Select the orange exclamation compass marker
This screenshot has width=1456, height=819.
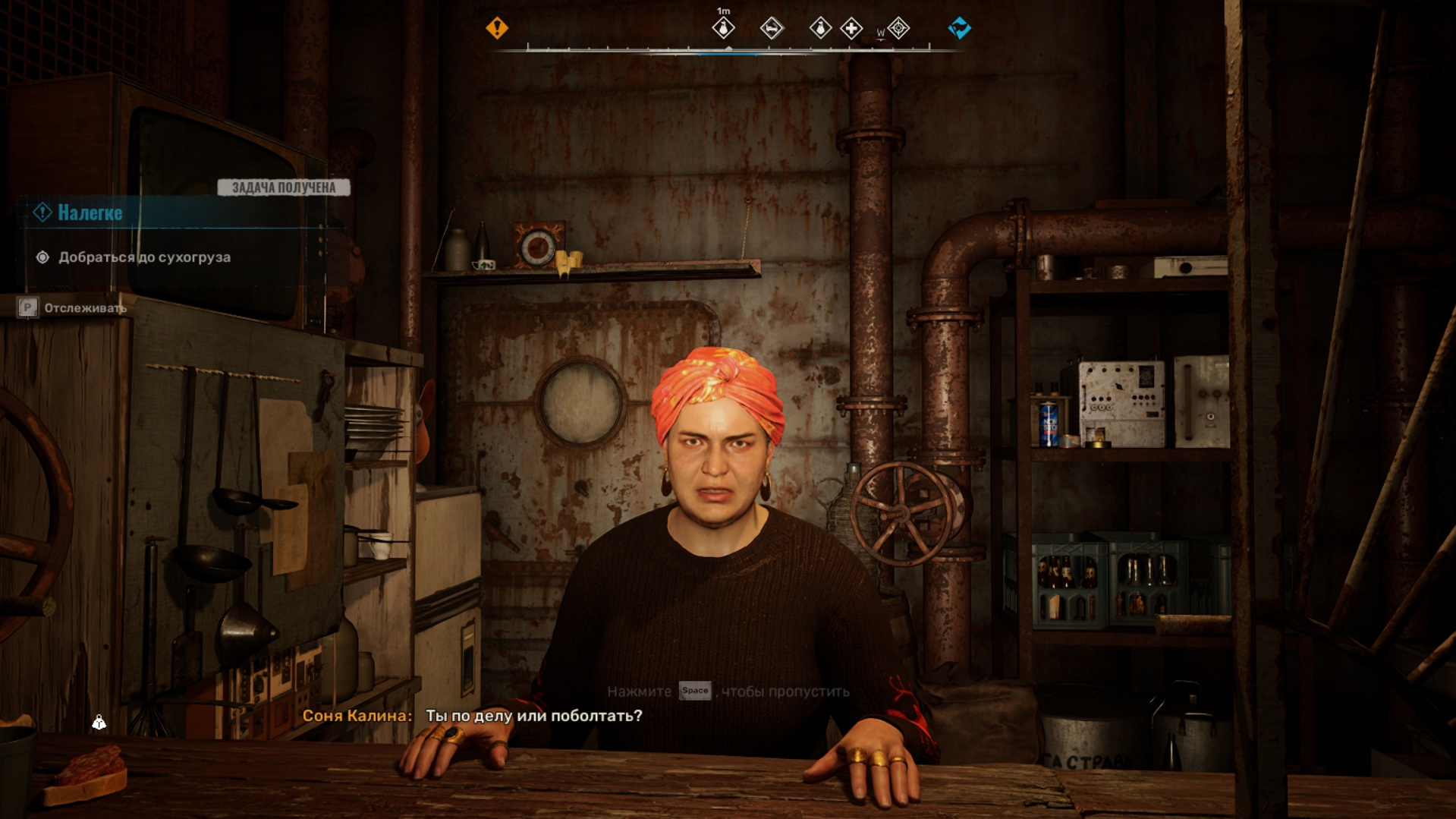[497, 28]
